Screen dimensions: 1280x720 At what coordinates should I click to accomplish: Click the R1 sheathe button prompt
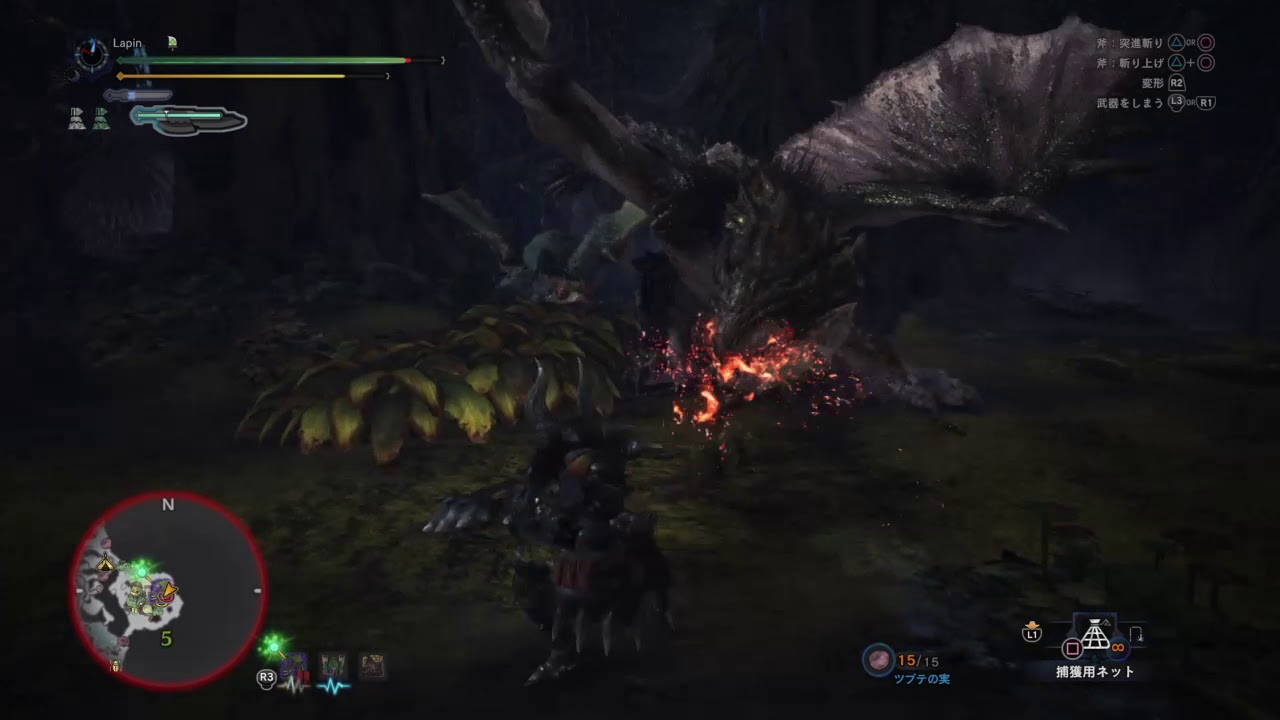[1208, 101]
